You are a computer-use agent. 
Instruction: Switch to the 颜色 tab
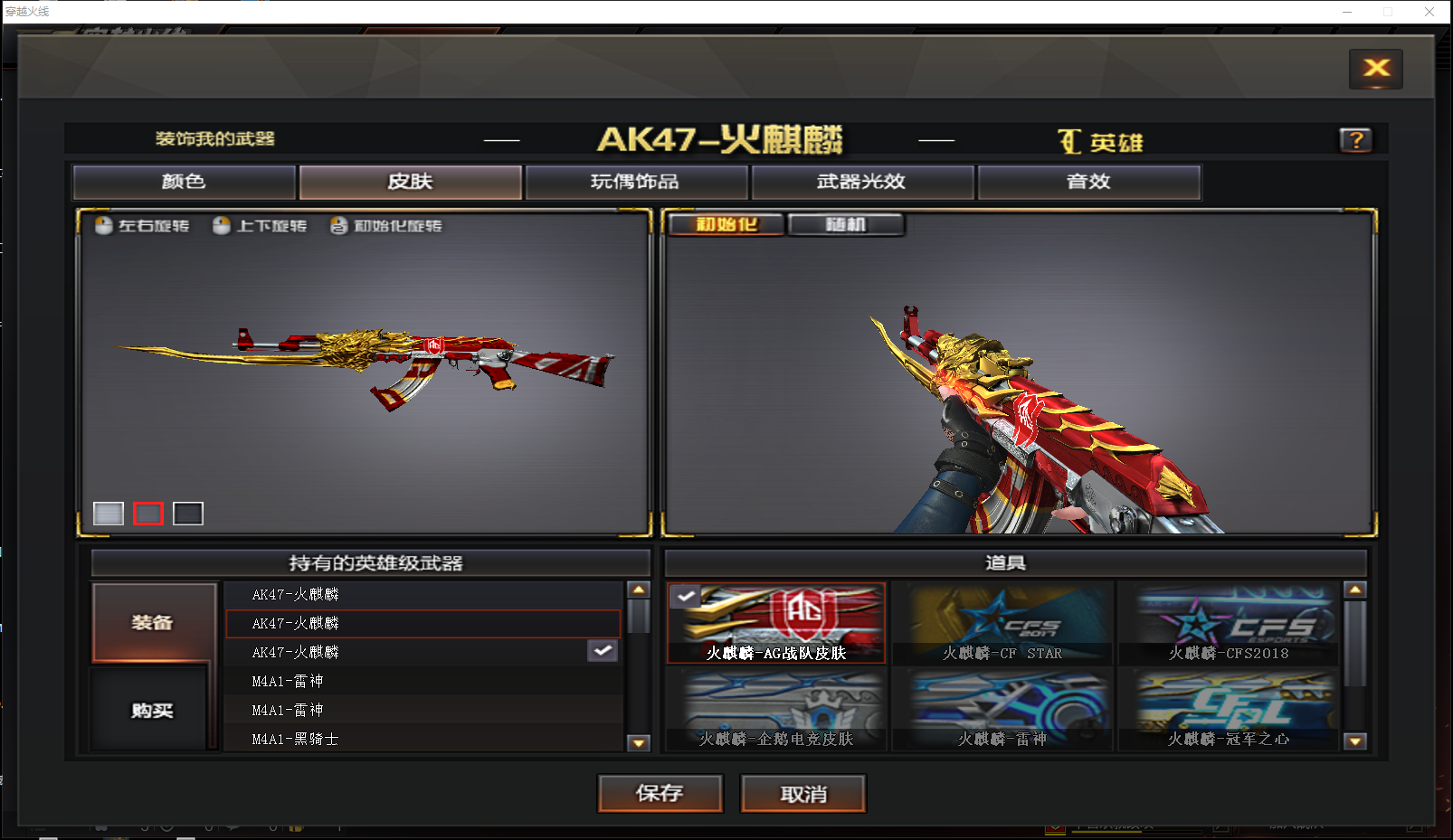pyautogui.click(x=184, y=182)
